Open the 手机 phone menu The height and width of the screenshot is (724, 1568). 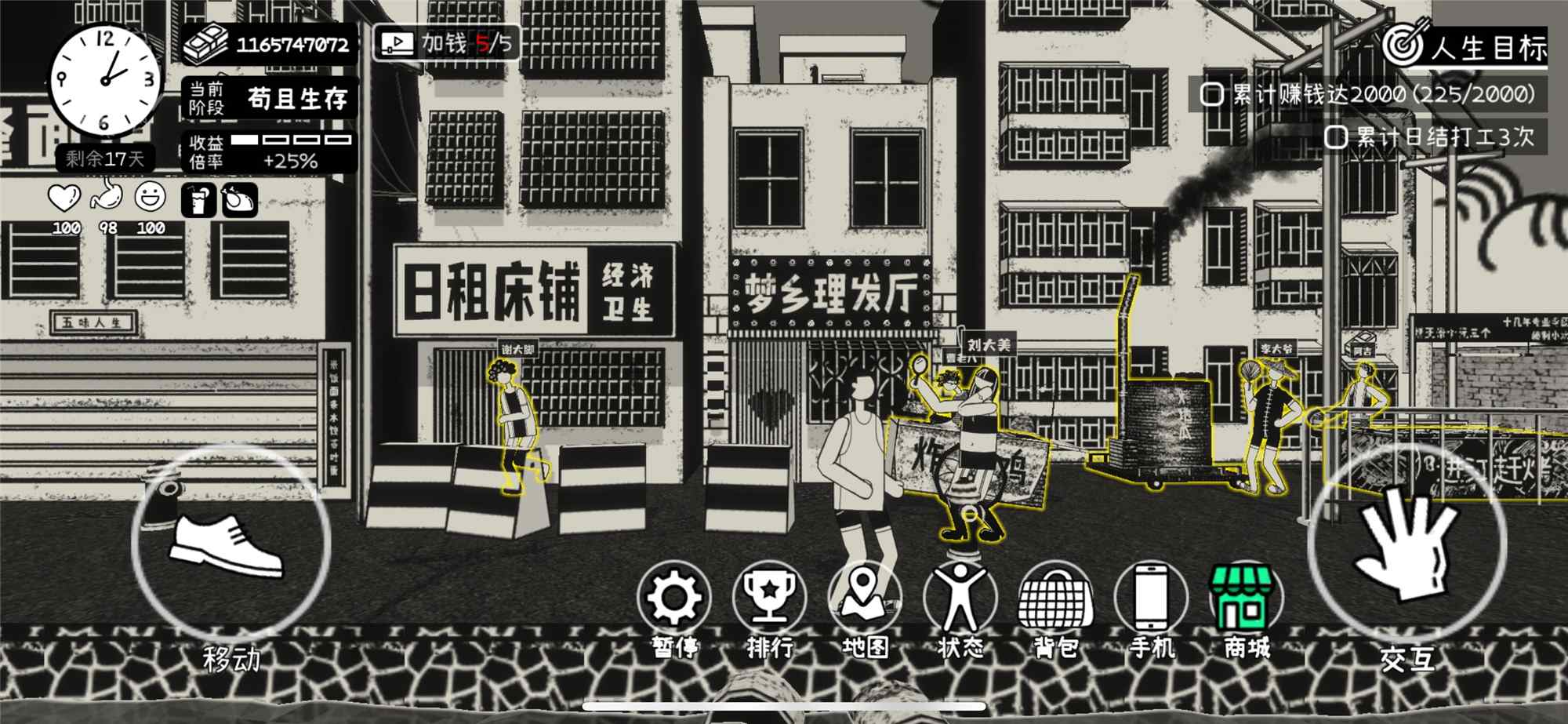coord(1151,600)
